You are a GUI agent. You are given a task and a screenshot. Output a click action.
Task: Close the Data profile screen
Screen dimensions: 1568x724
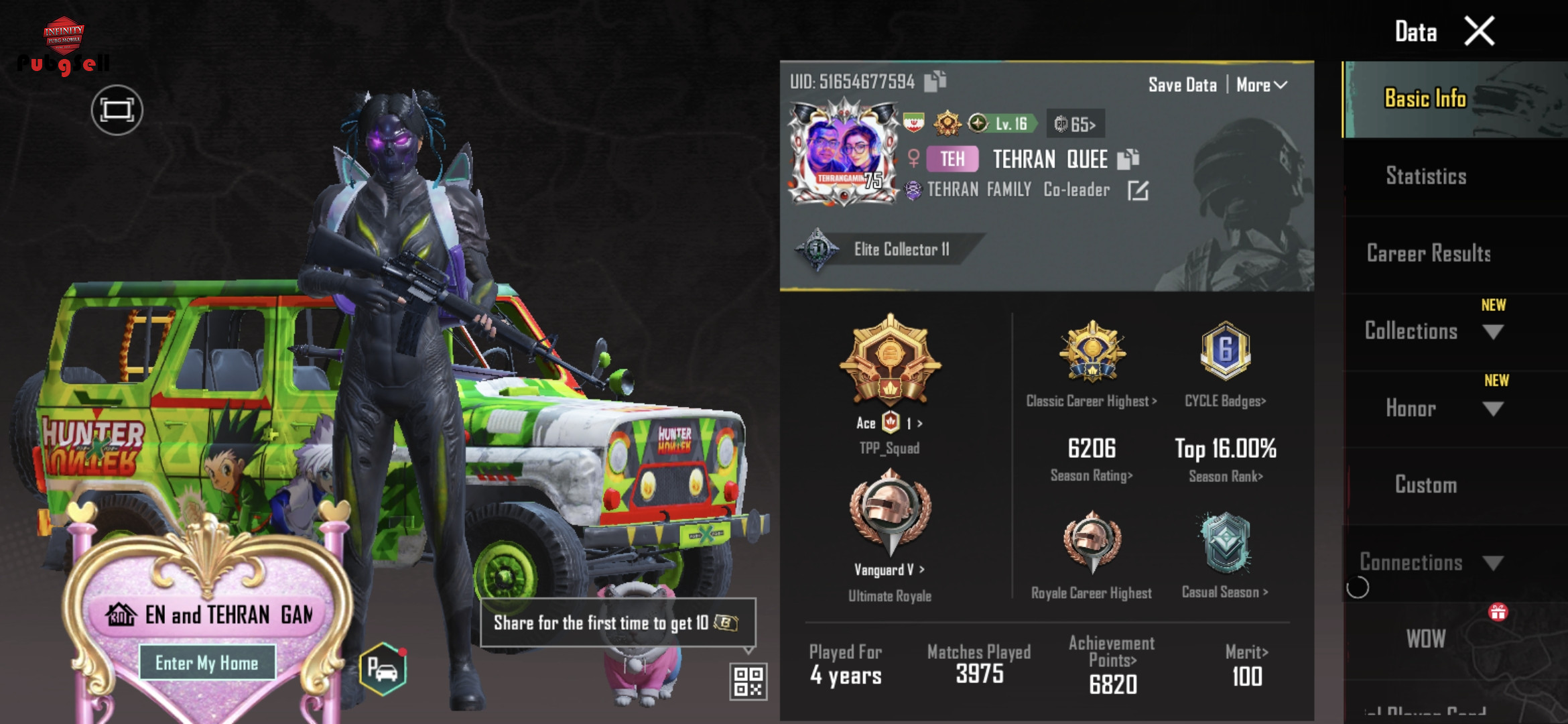click(x=1480, y=32)
